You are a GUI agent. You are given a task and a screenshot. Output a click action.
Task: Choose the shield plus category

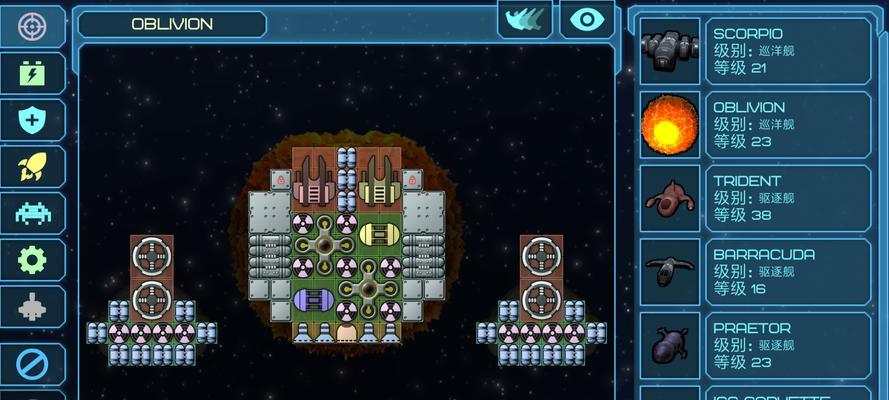[32, 120]
